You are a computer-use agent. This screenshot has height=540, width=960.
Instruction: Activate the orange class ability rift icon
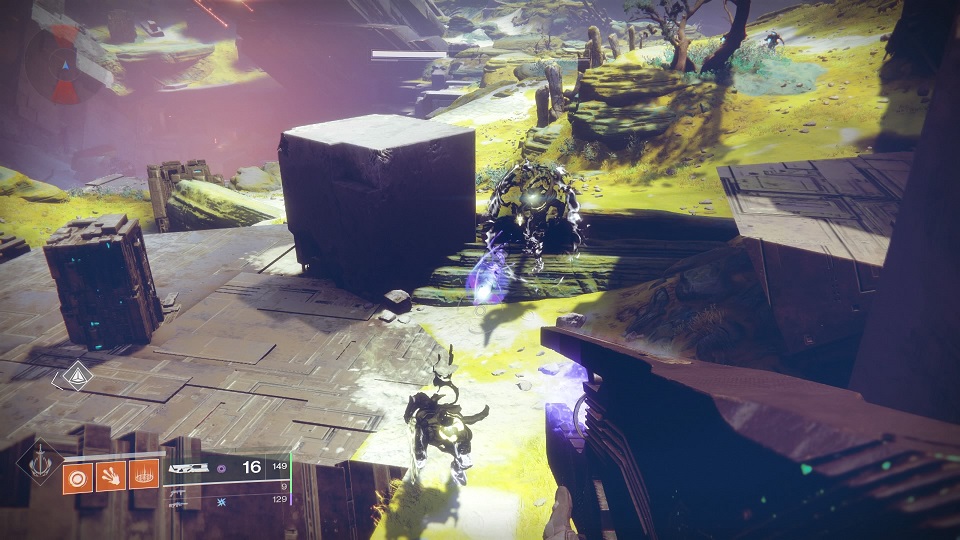pyautogui.click(x=147, y=478)
